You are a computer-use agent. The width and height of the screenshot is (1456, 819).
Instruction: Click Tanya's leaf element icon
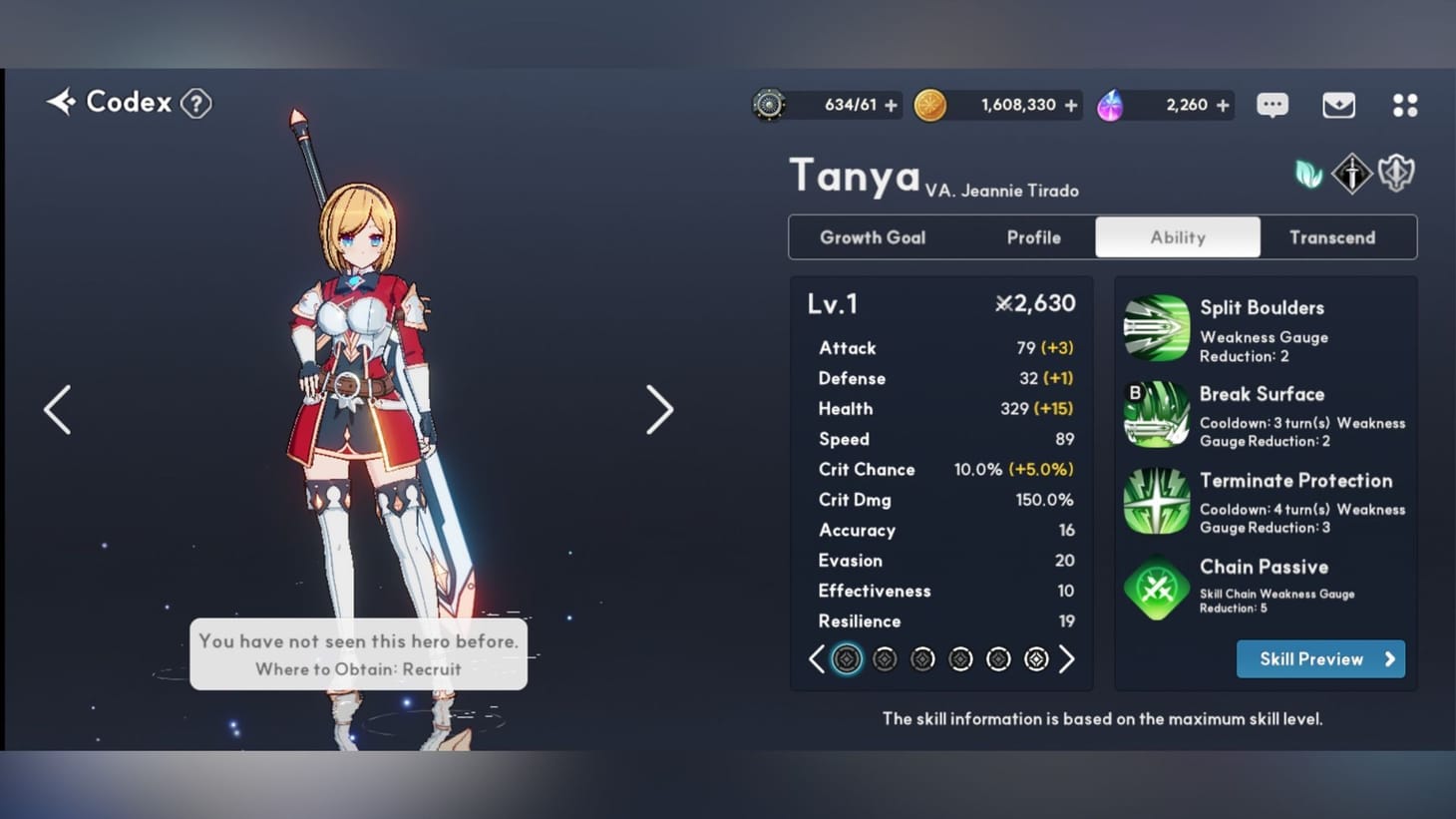1307,172
